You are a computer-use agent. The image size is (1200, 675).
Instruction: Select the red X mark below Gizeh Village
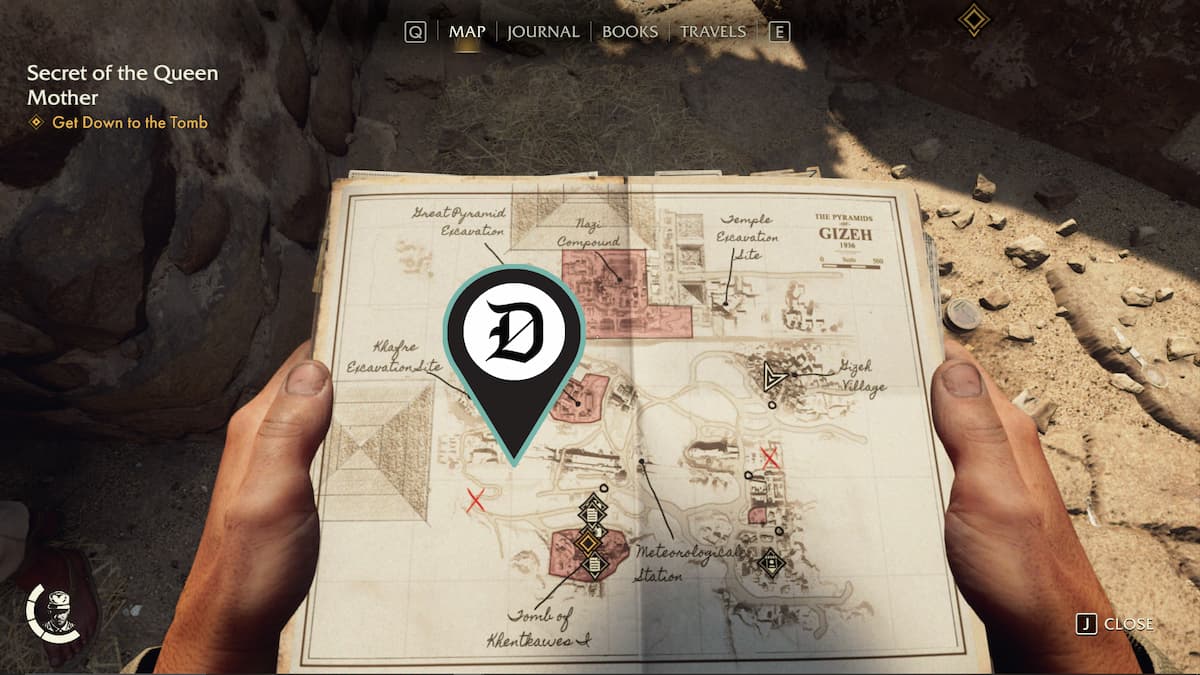[770, 458]
